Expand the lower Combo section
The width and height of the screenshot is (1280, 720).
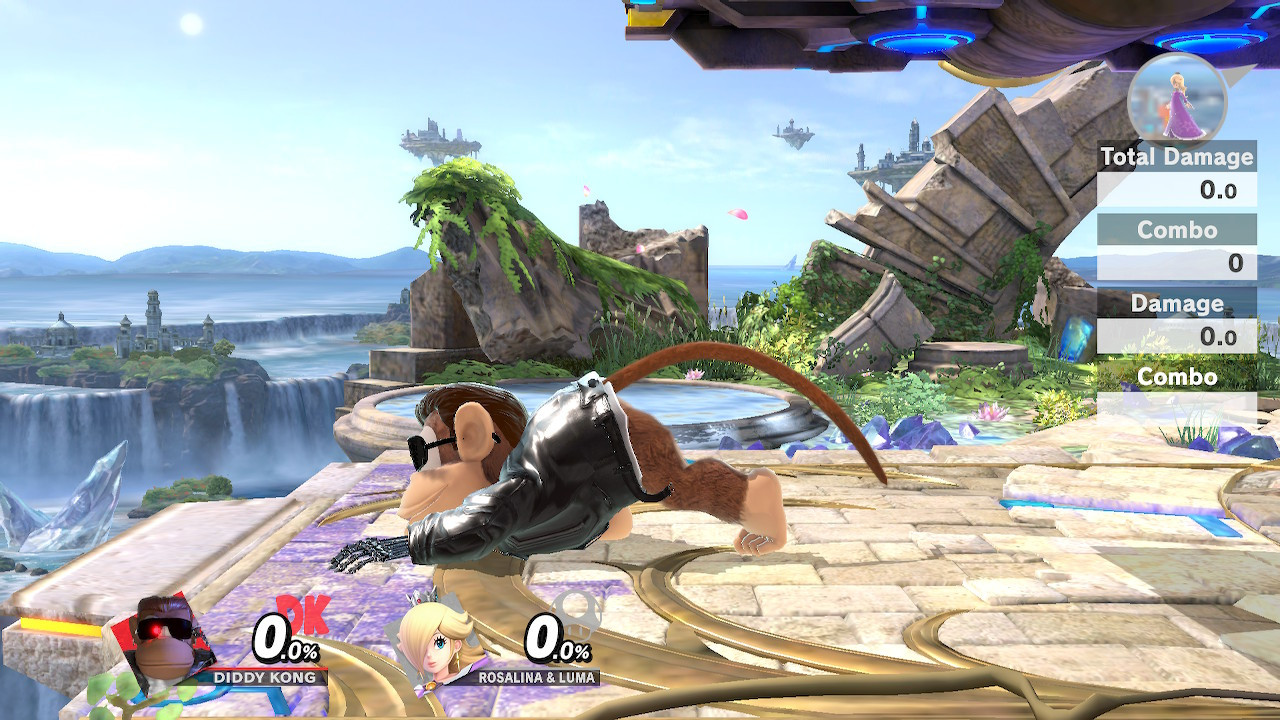click(x=1178, y=378)
